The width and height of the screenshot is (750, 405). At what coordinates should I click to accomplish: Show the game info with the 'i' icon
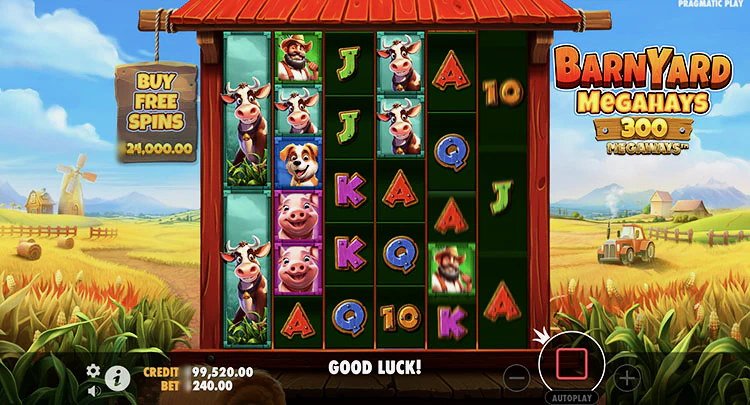[116, 377]
